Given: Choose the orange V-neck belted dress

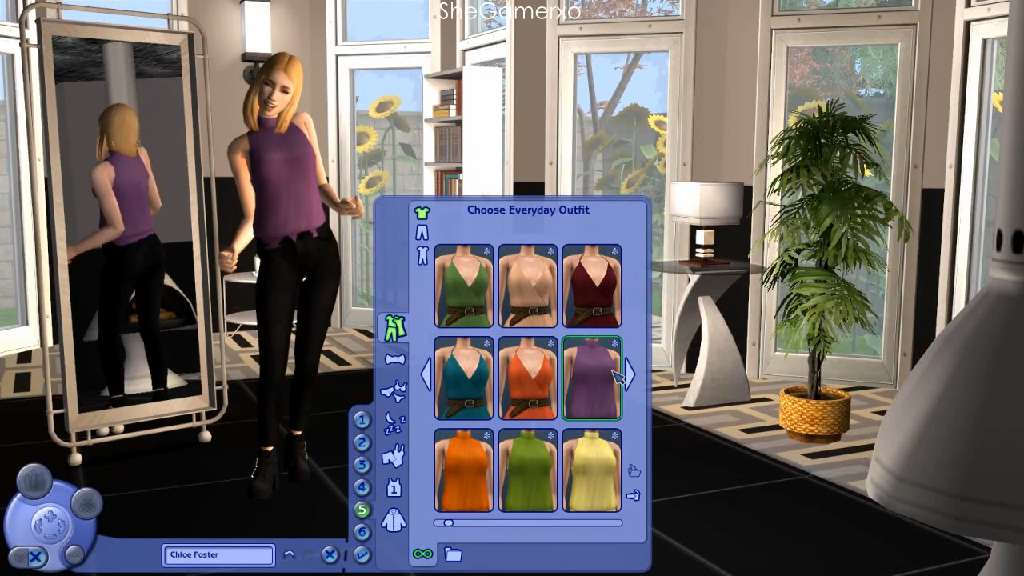Looking at the screenshot, I should 528,378.
